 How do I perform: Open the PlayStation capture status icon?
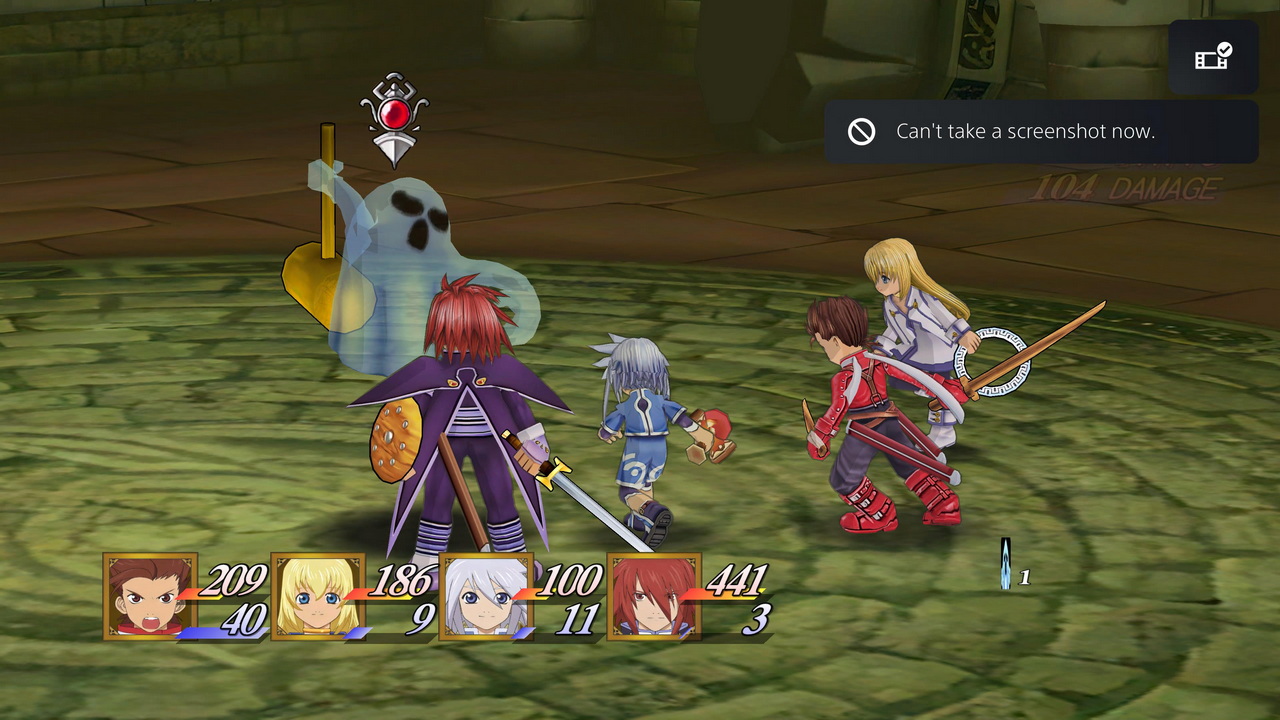point(1213,57)
